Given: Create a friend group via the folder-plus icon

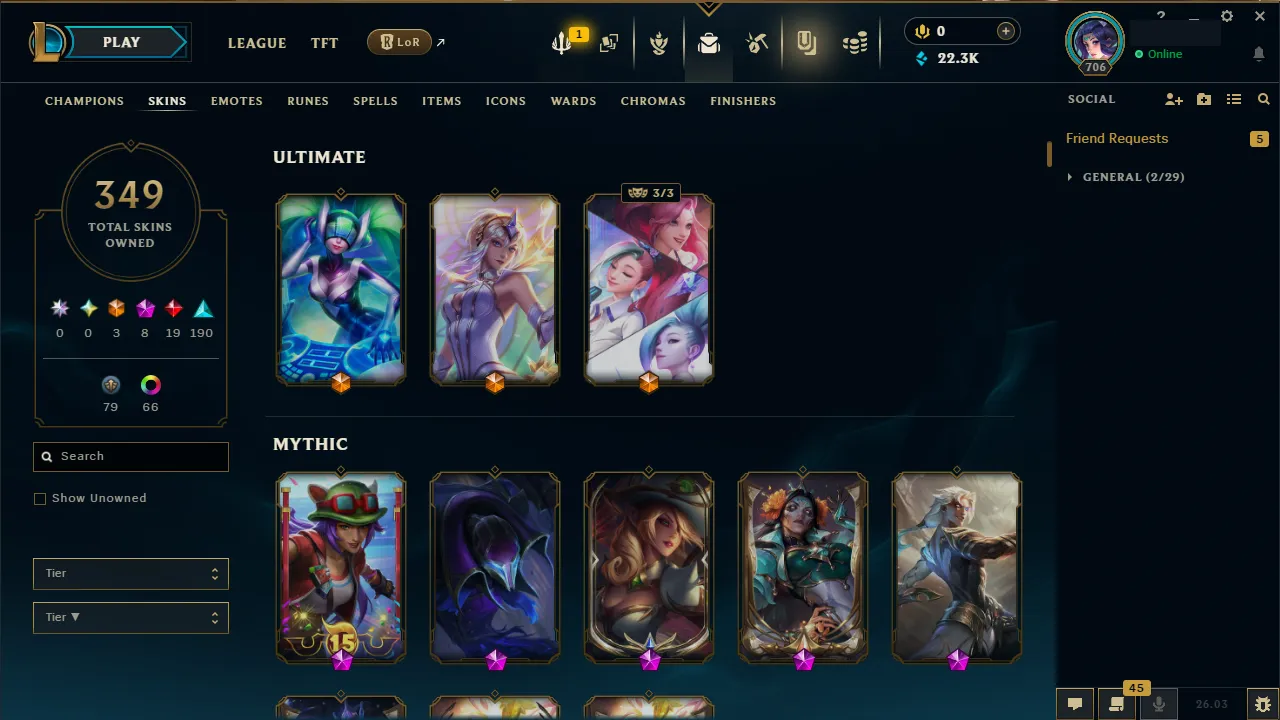Looking at the screenshot, I should 1203,99.
